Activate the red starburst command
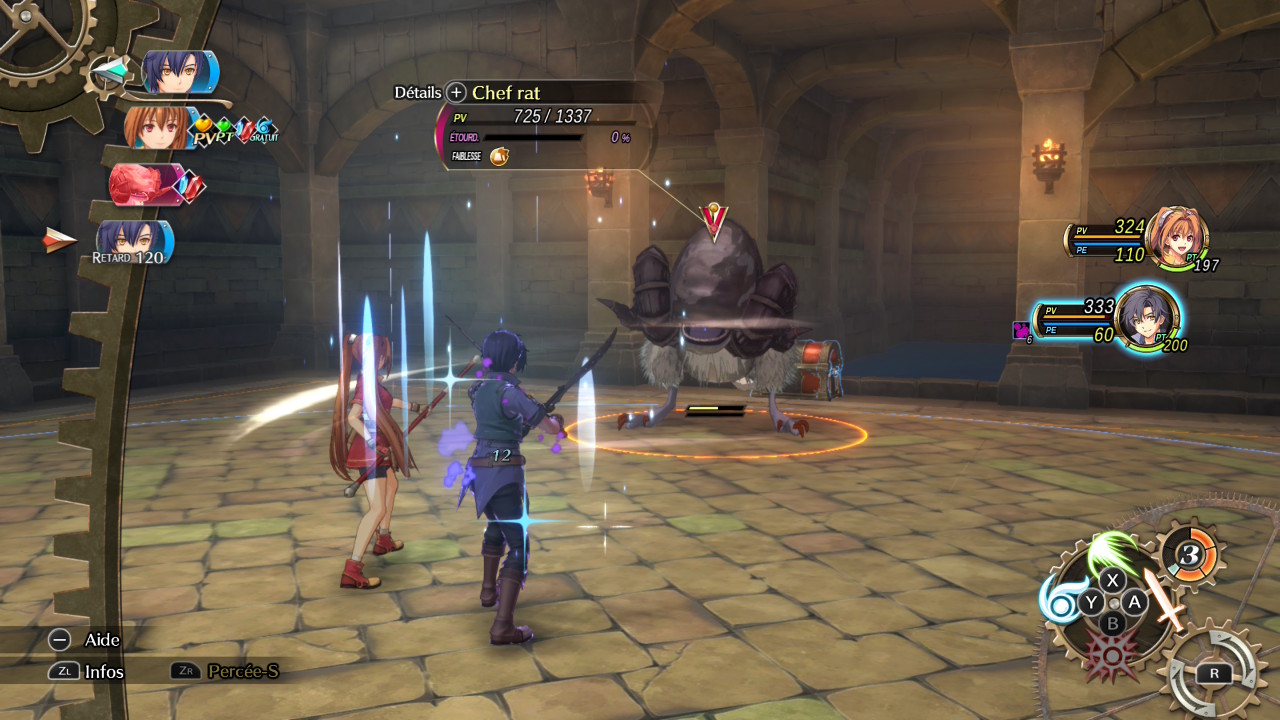The width and height of the screenshot is (1280, 720). (x=1110, y=655)
